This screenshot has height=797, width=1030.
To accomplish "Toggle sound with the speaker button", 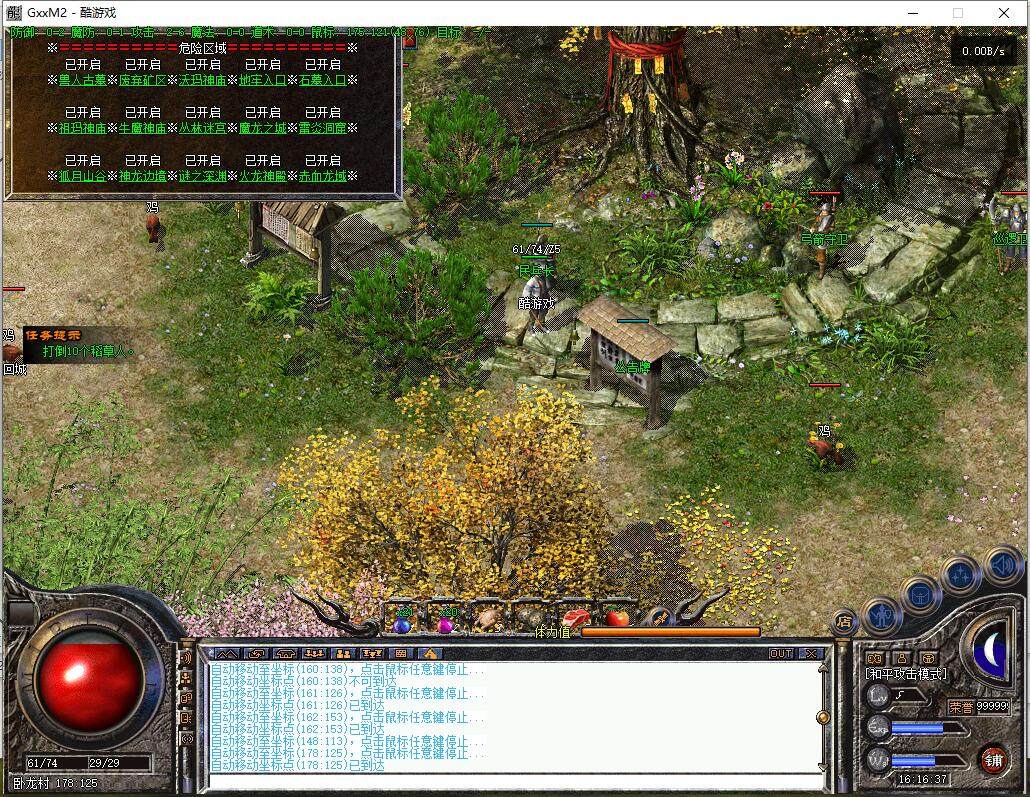I will pyautogui.click(x=1001, y=567).
